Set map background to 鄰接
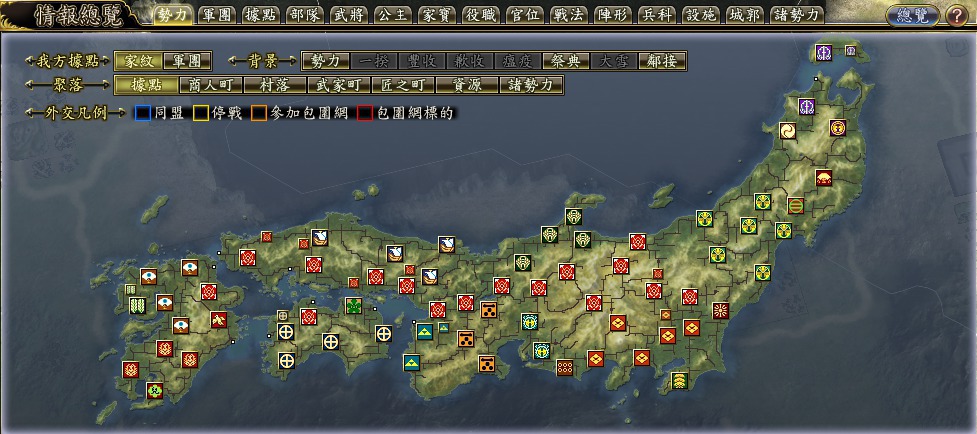This screenshot has width=977, height=434. (662, 61)
